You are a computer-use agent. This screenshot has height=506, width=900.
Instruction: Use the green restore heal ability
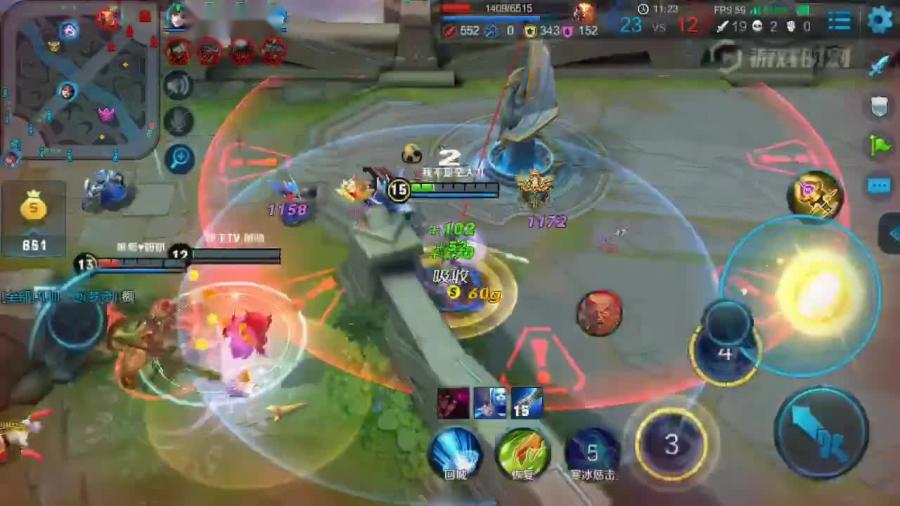coord(521,451)
